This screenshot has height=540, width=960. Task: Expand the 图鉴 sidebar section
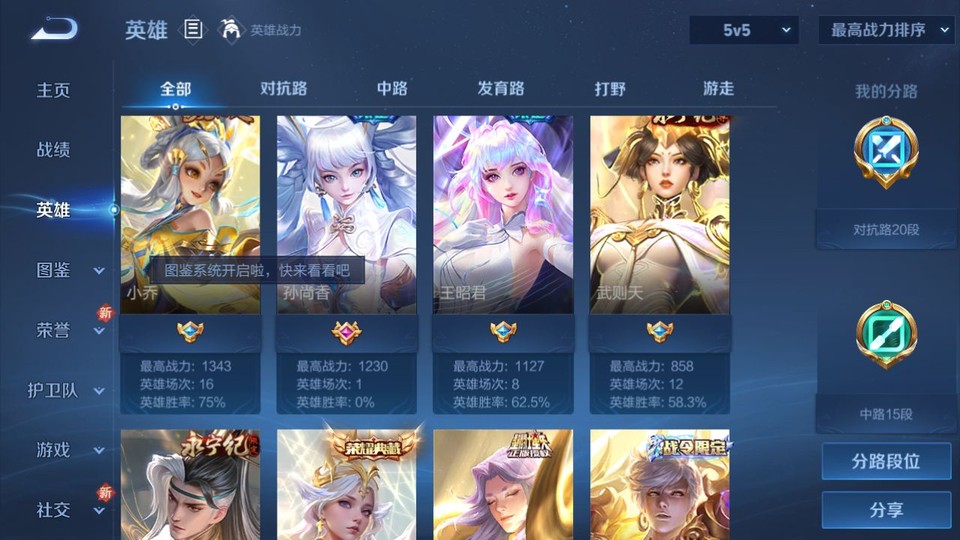point(70,270)
